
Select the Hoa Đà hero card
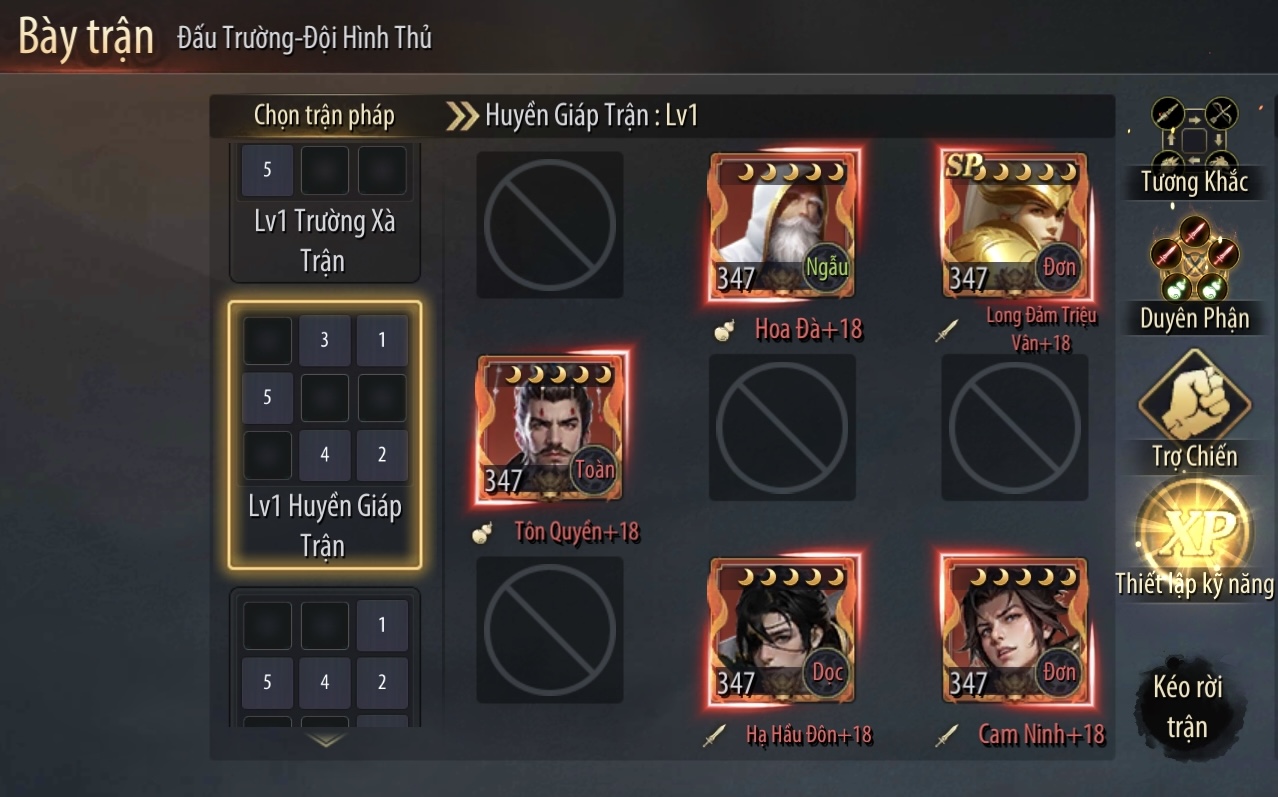[x=783, y=226]
